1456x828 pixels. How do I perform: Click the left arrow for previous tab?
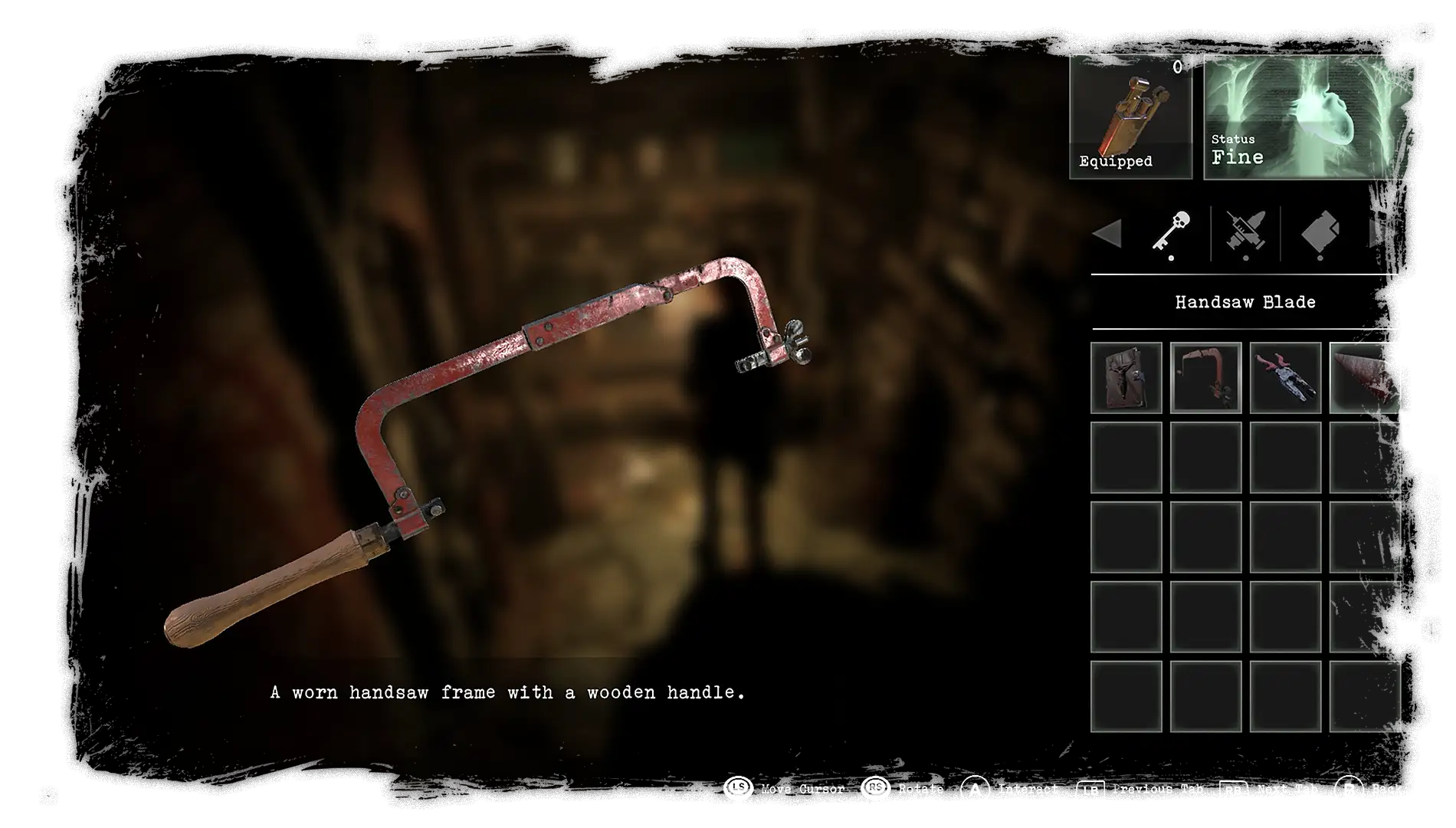(x=1107, y=233)
